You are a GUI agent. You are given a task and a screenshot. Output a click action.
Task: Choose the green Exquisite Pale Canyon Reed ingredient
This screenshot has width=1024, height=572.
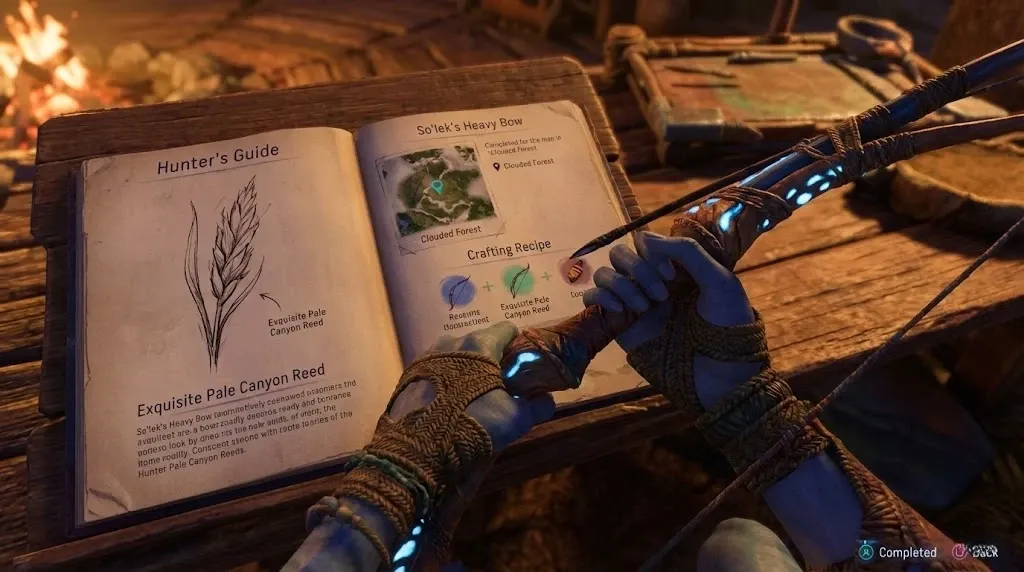pos(518,280)
